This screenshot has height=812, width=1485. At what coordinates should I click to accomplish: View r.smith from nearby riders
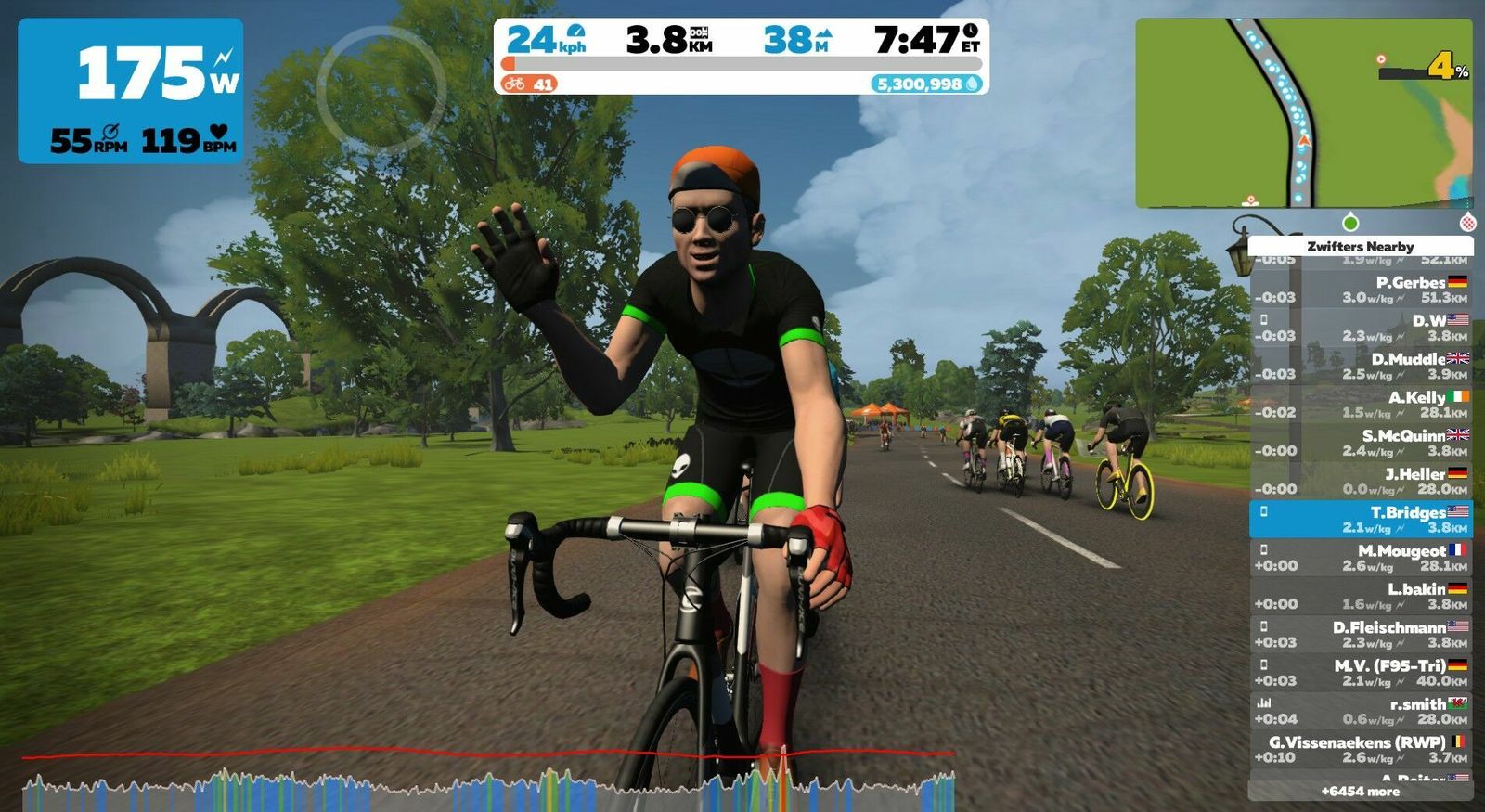1361,711
